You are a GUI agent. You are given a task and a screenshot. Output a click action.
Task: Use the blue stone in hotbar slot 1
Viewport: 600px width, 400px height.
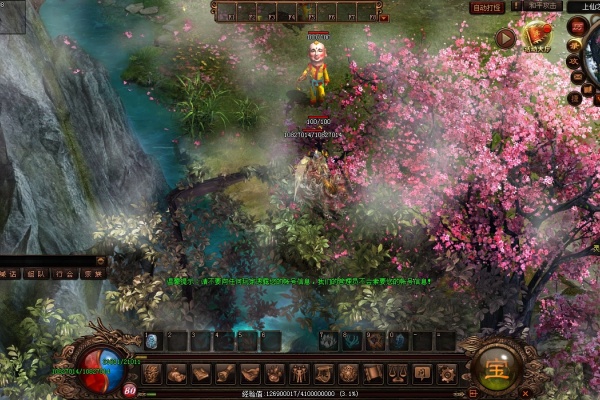pyautogui.click(x=152, y=341)
